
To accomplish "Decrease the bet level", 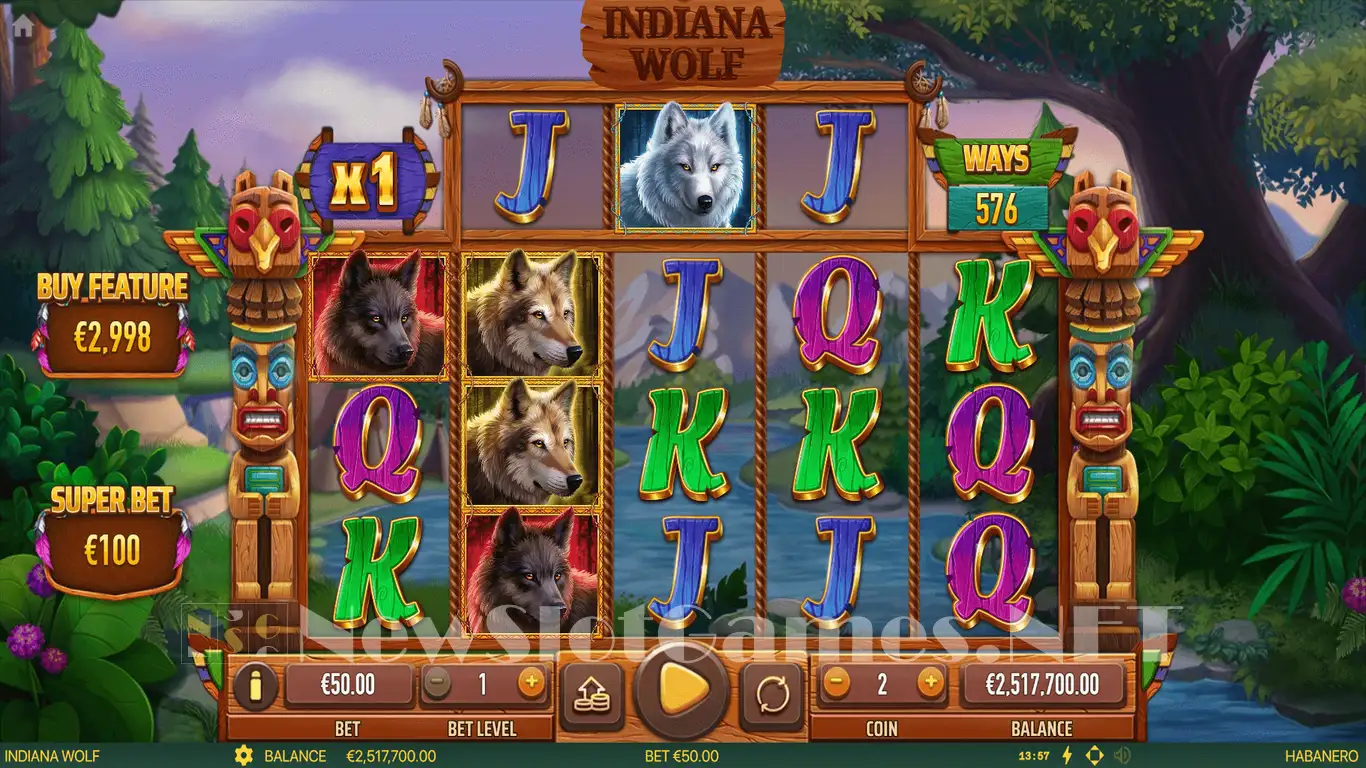I will [435, 684].
